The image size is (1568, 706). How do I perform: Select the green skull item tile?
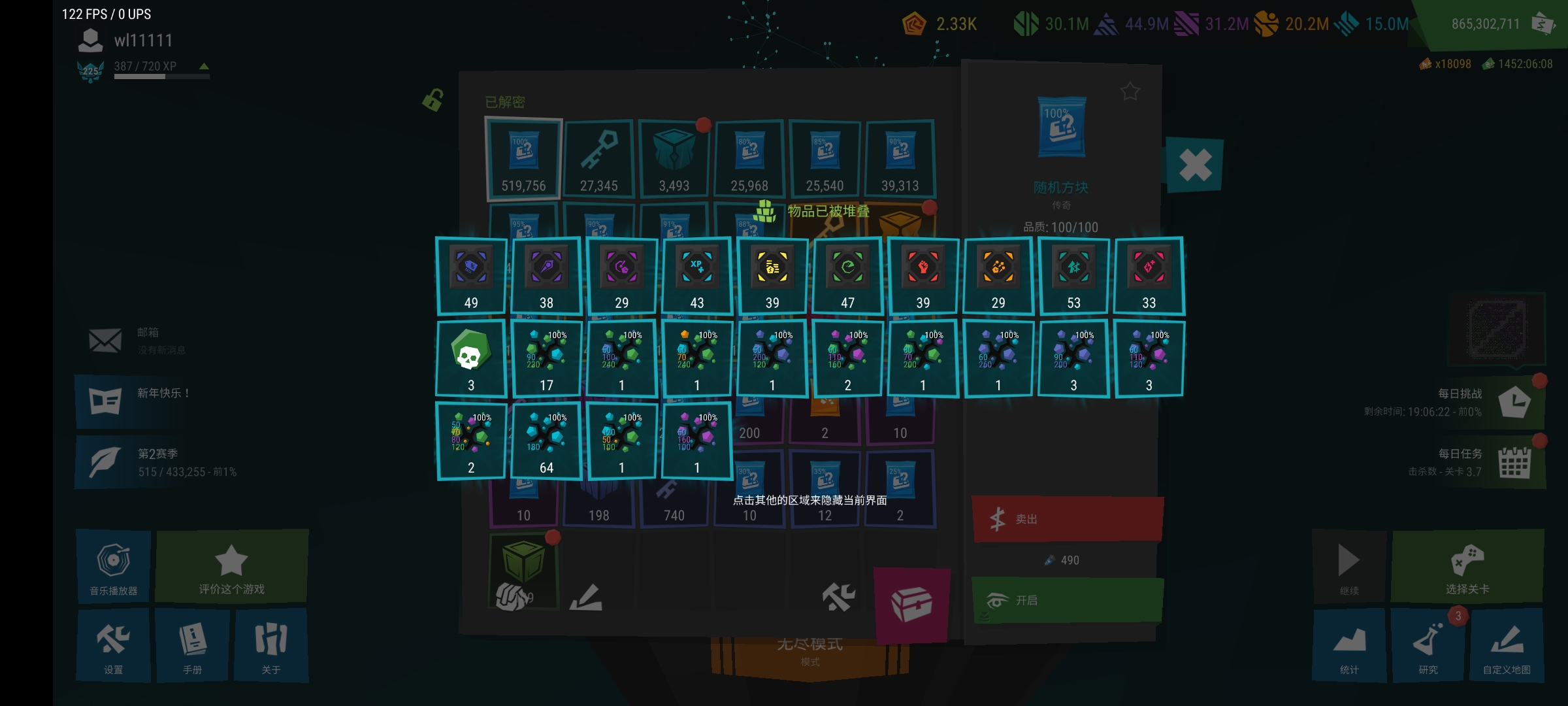tap(470, 358)
